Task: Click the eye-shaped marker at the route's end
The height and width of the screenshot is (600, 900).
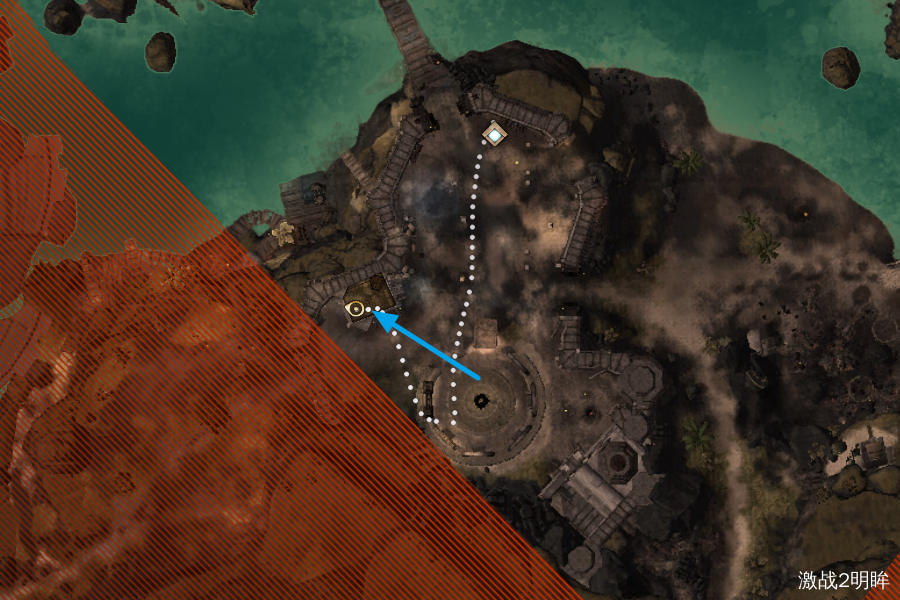Action: pyautogui.click(x=354, y=309)
